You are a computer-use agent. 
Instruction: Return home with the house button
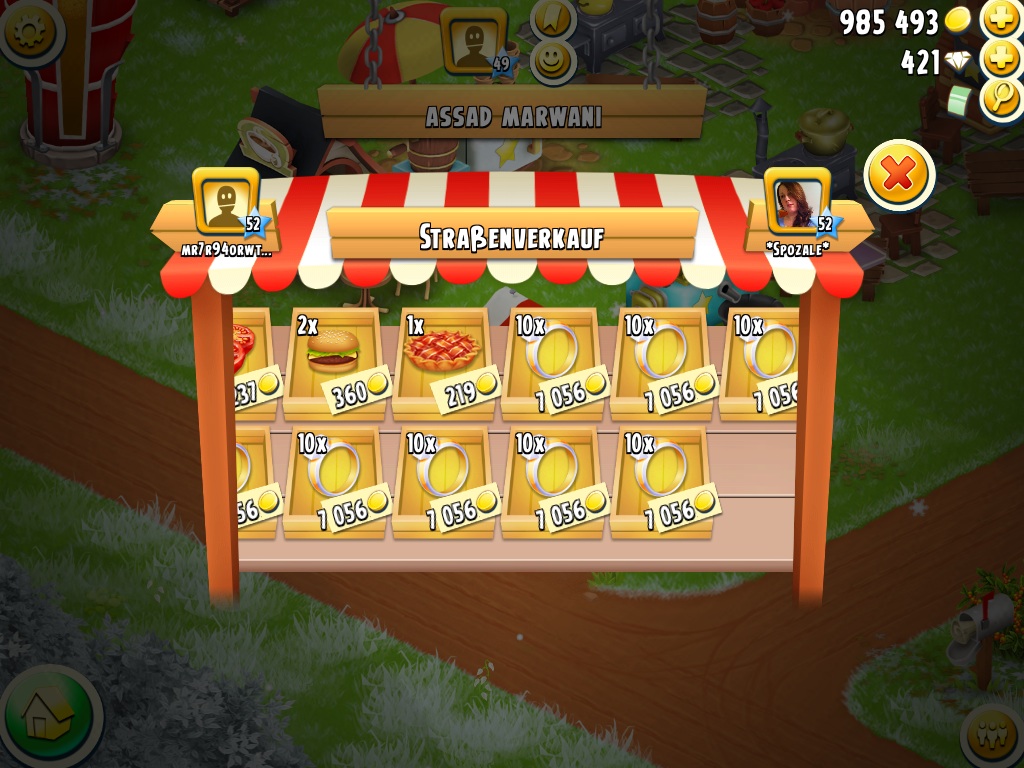tap(48, 716)
